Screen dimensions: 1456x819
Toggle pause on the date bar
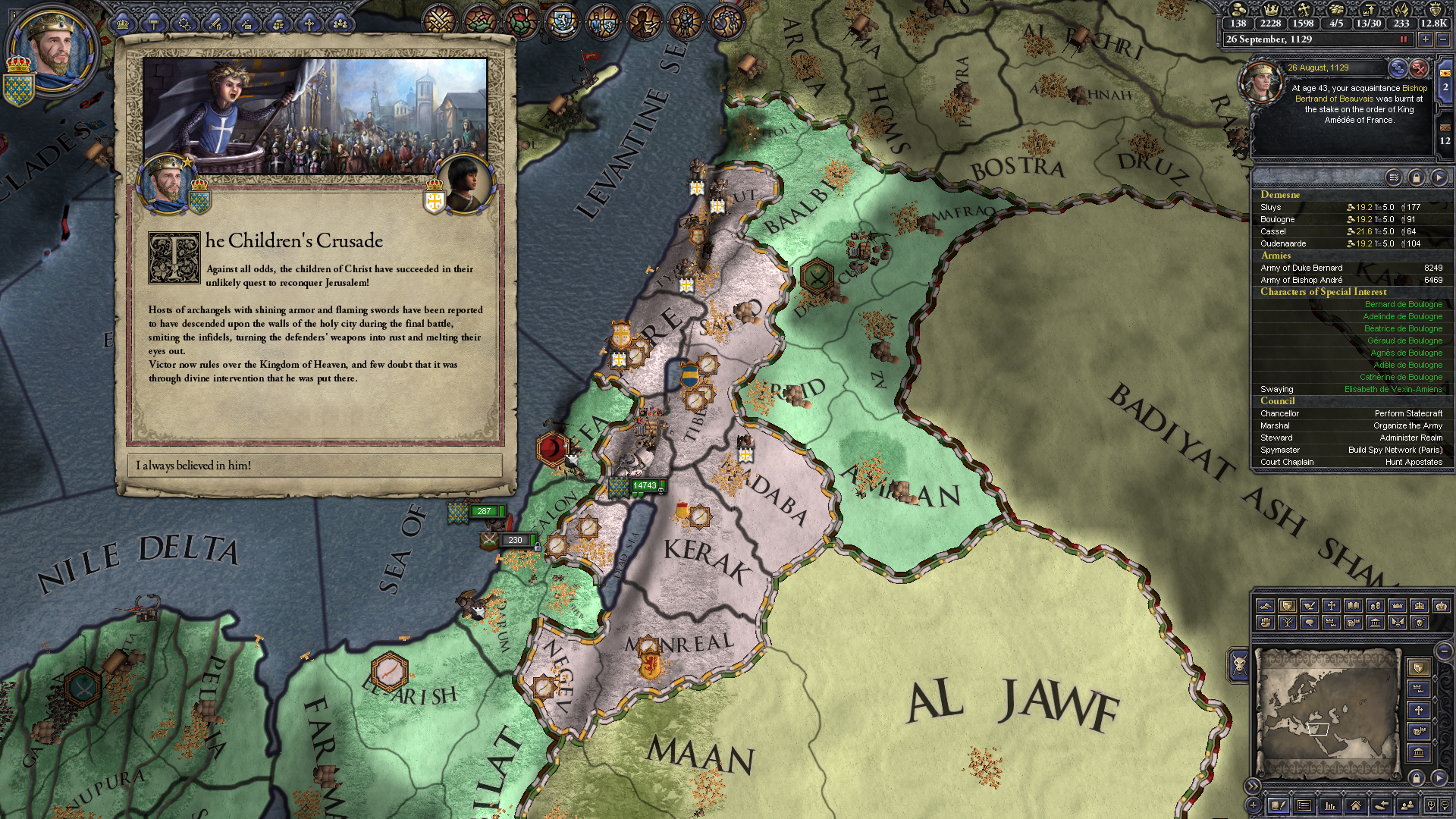tap(1403, 39)
